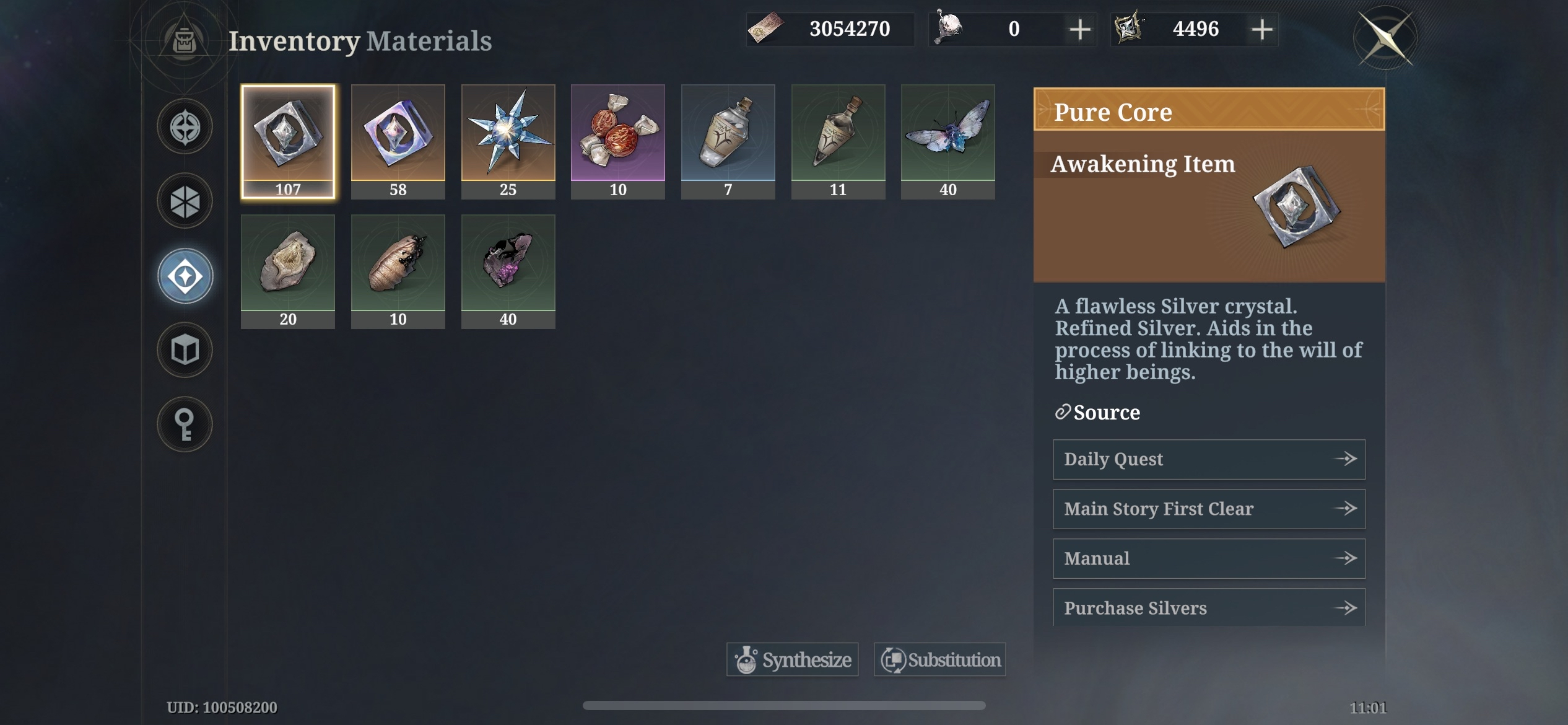1568x725 pixels.
Task: Add more of the 4496 crystal currency
Action: [x=1262, y=29]
